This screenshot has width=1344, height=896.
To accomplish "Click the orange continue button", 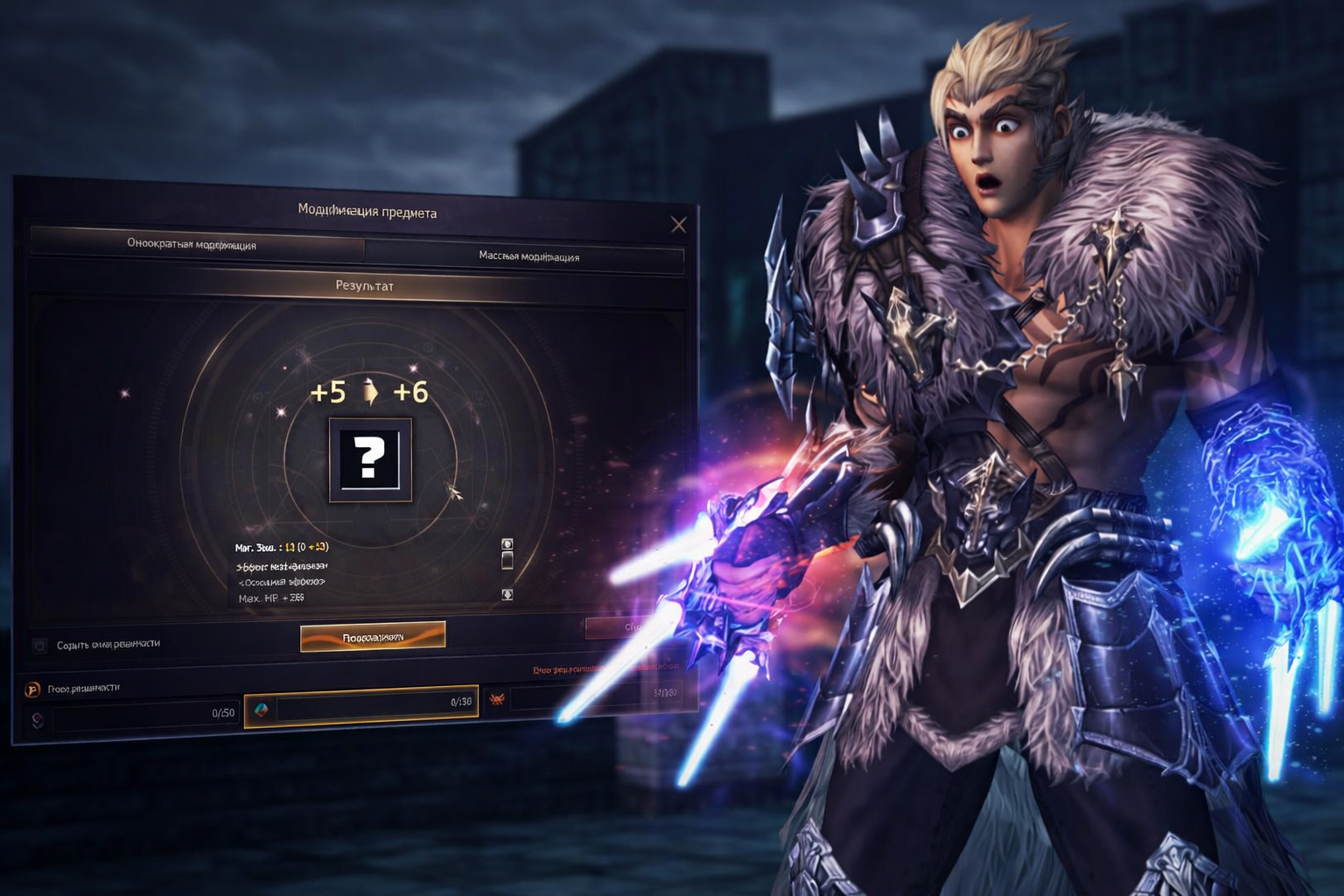I will [373, 637].
